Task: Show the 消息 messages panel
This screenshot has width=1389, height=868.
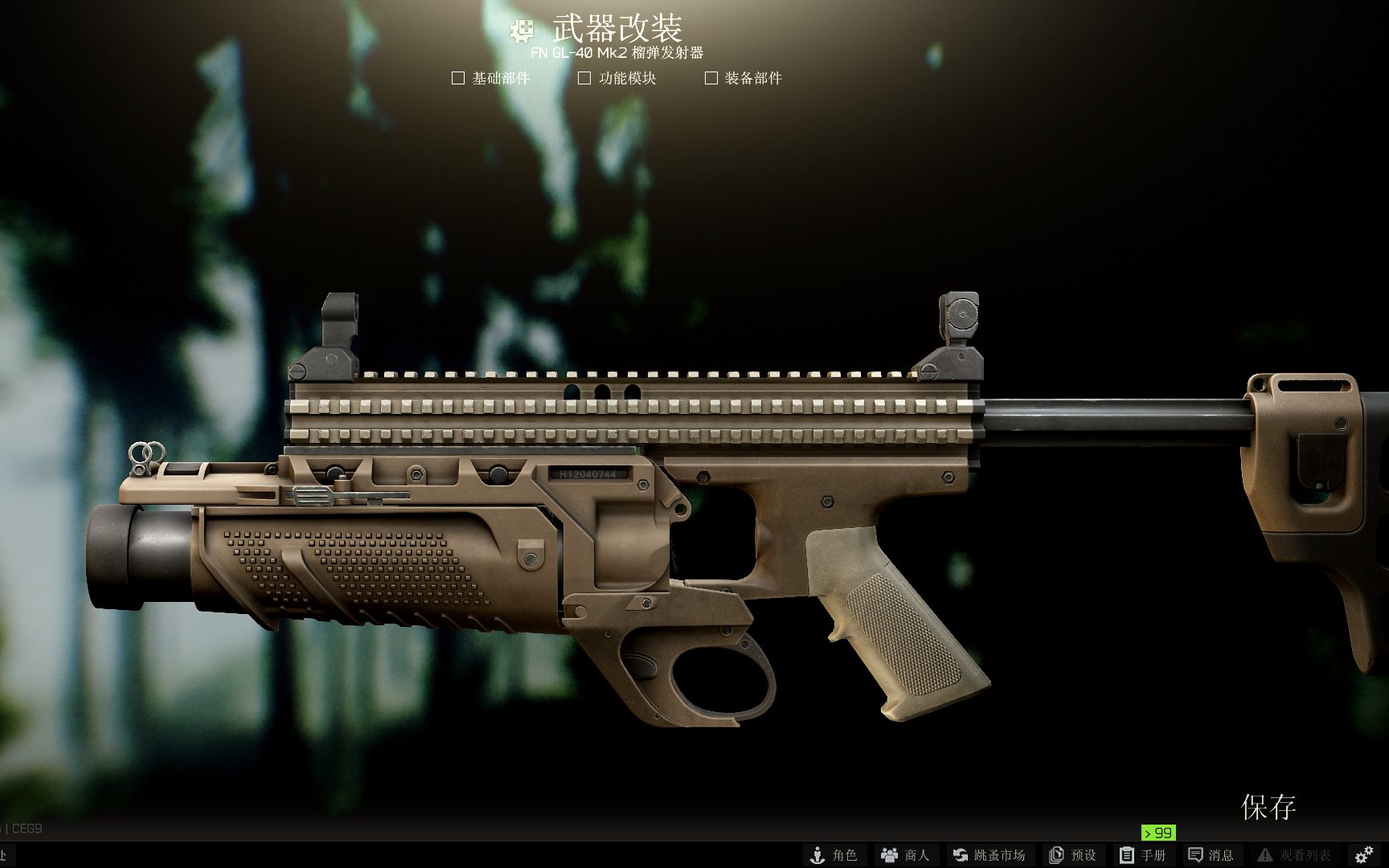Action: [x=1211, y=855]
